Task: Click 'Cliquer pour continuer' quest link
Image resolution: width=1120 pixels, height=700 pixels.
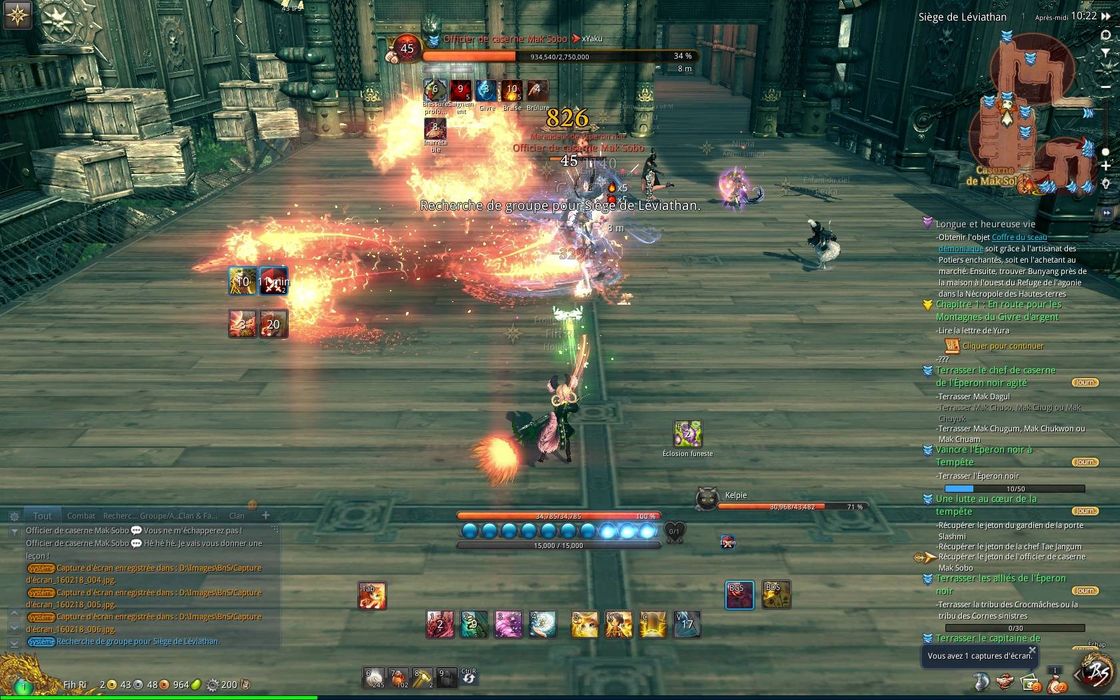Action: point(1002,346)
